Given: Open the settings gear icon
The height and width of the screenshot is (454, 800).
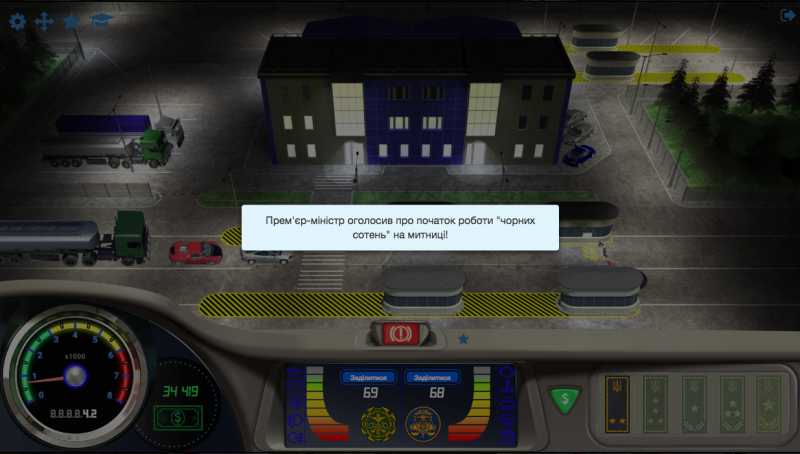Looking at the screenshot, I should (x=17, y=20).
